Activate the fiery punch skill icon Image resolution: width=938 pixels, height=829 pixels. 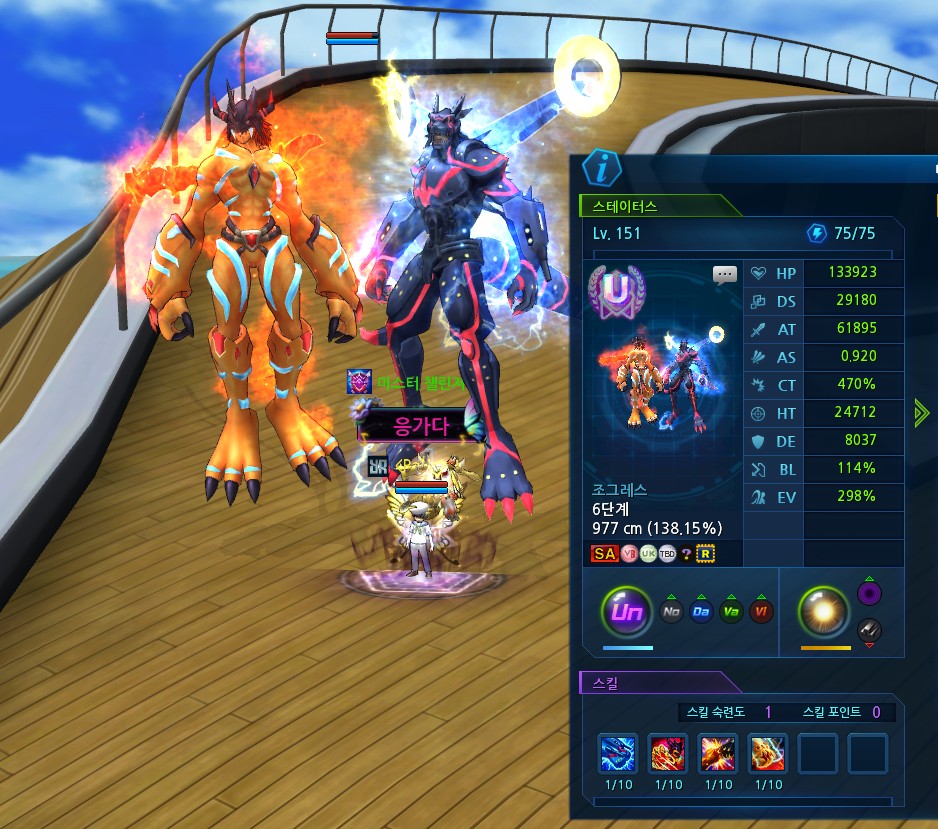[x=718, y=753]
